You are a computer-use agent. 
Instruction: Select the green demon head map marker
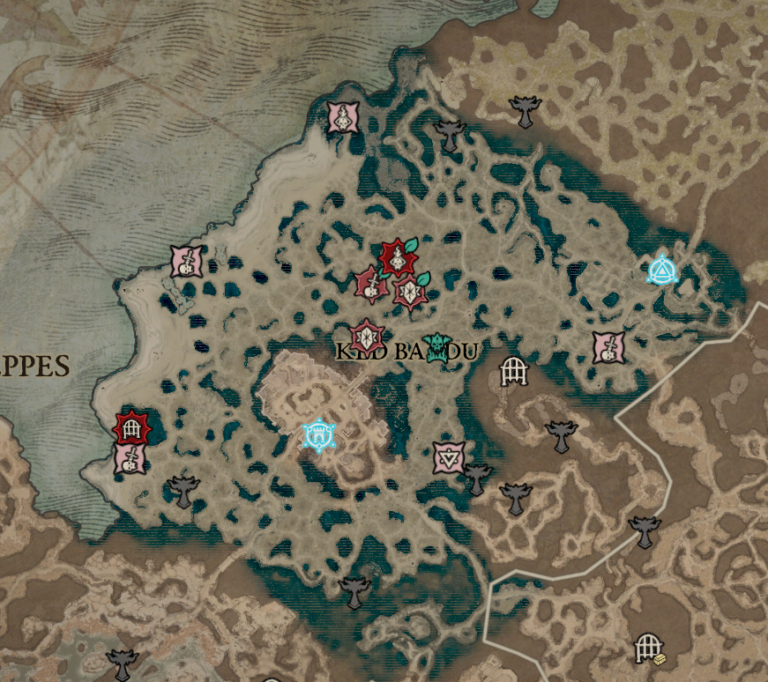point(436,347)
